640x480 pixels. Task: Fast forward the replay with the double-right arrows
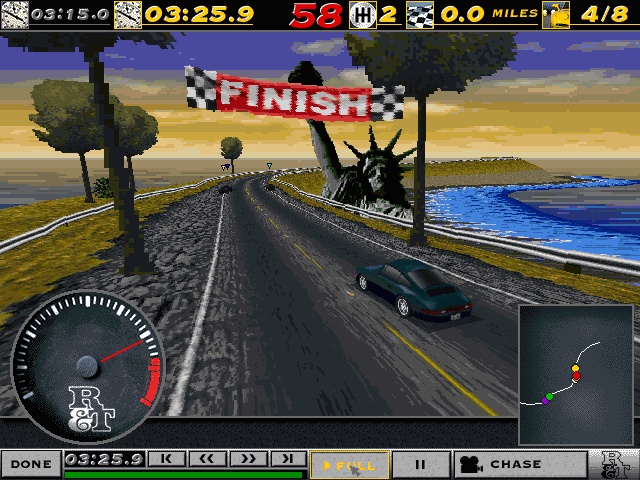coord(247,459)
